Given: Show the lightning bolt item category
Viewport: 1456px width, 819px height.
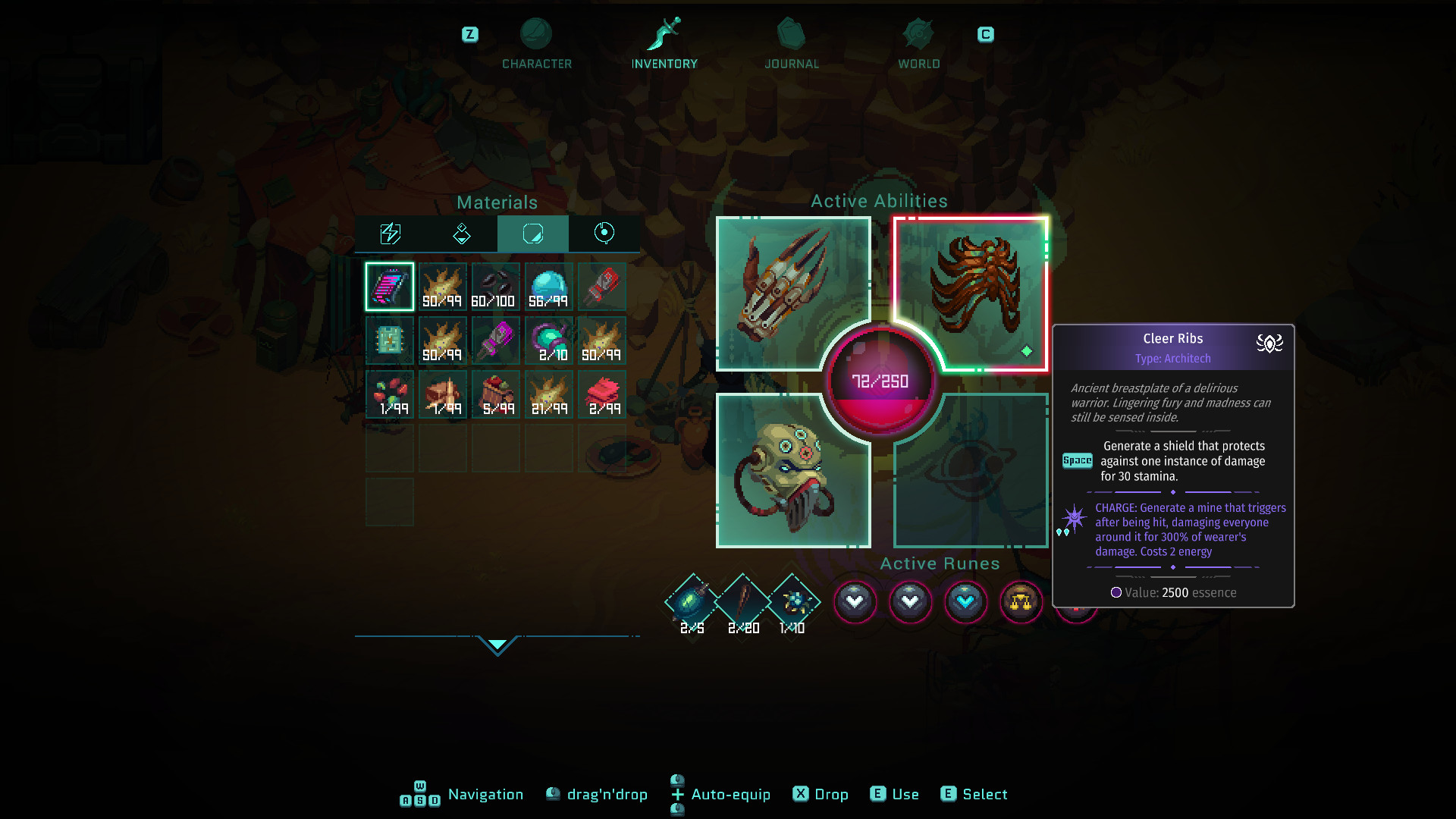Looking at the screenshot, I should (x=390, y=234).
